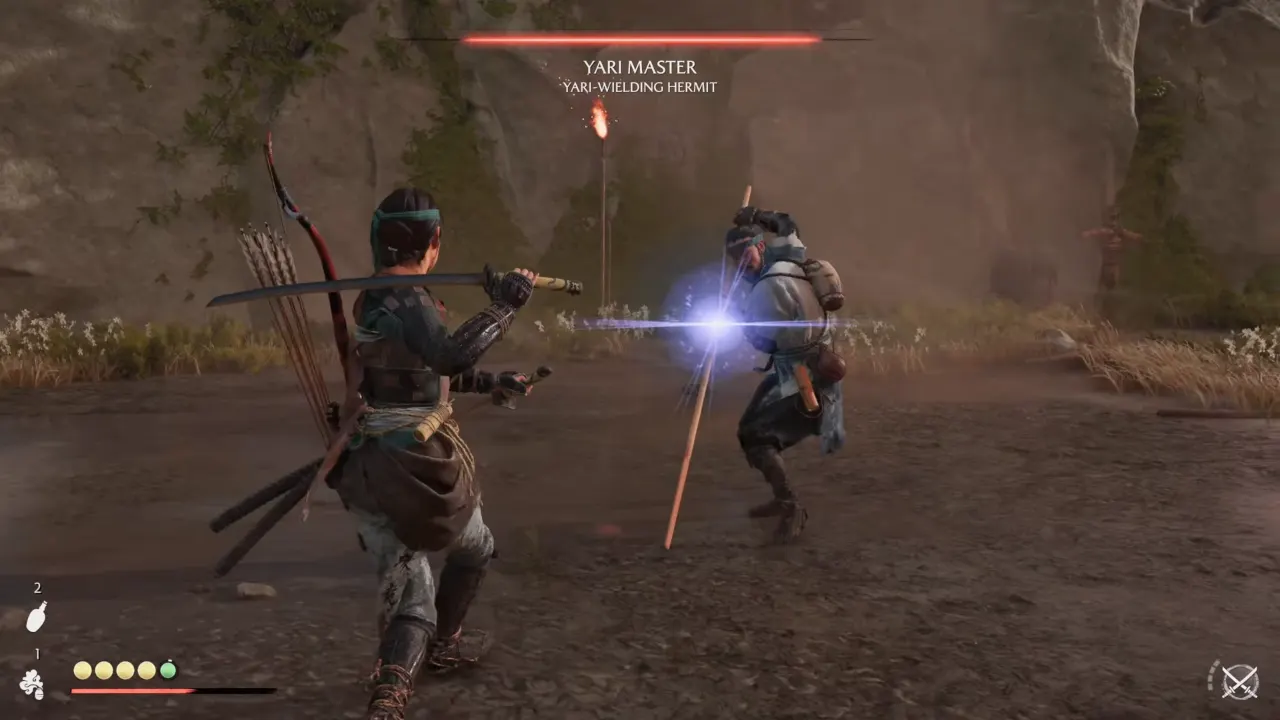Click the crossed swords weapon icon
This screenshot has width=1280, height=720.
tap(1240, 682)
